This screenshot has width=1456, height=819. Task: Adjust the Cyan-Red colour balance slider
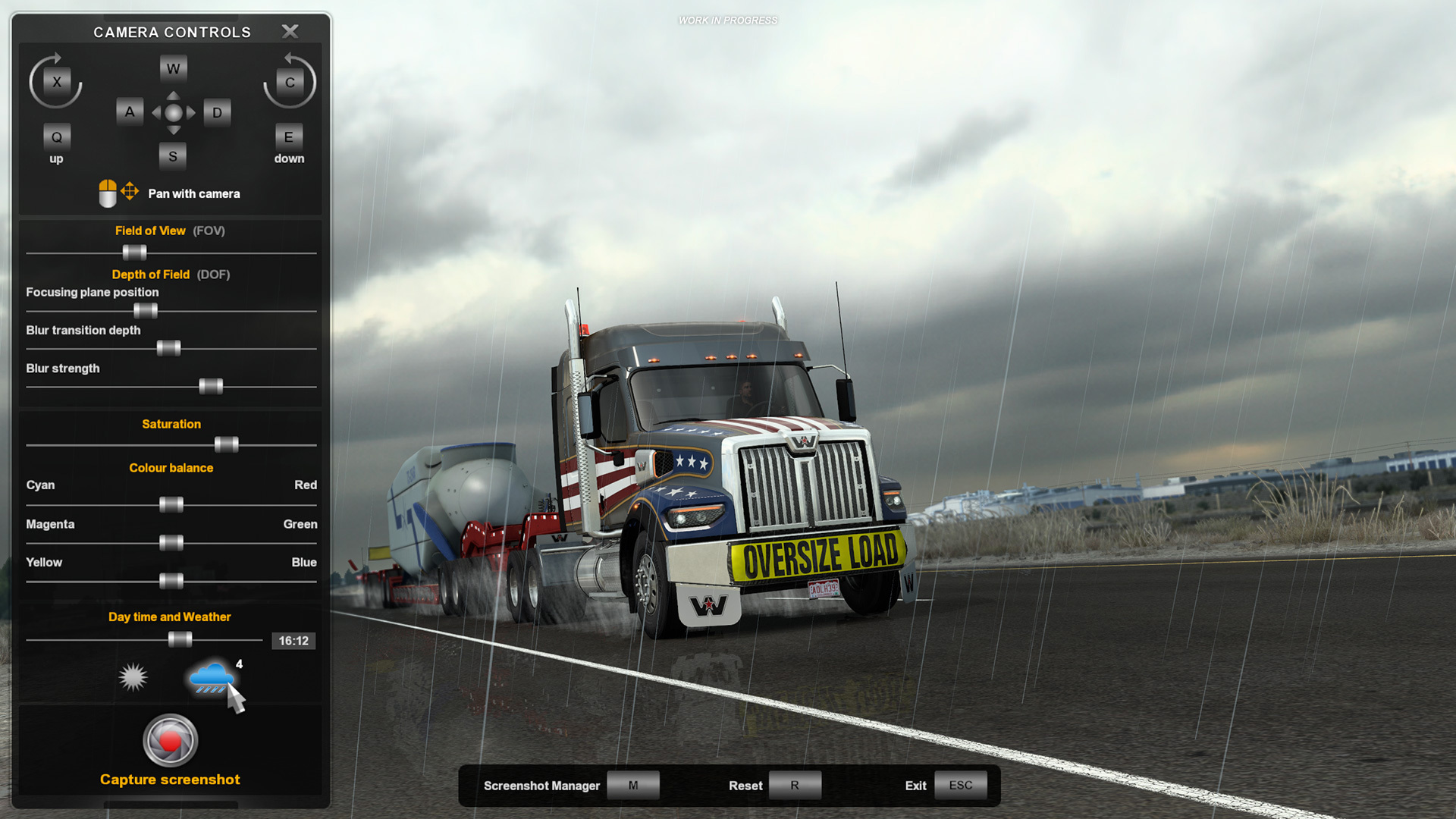click(171, 505)
